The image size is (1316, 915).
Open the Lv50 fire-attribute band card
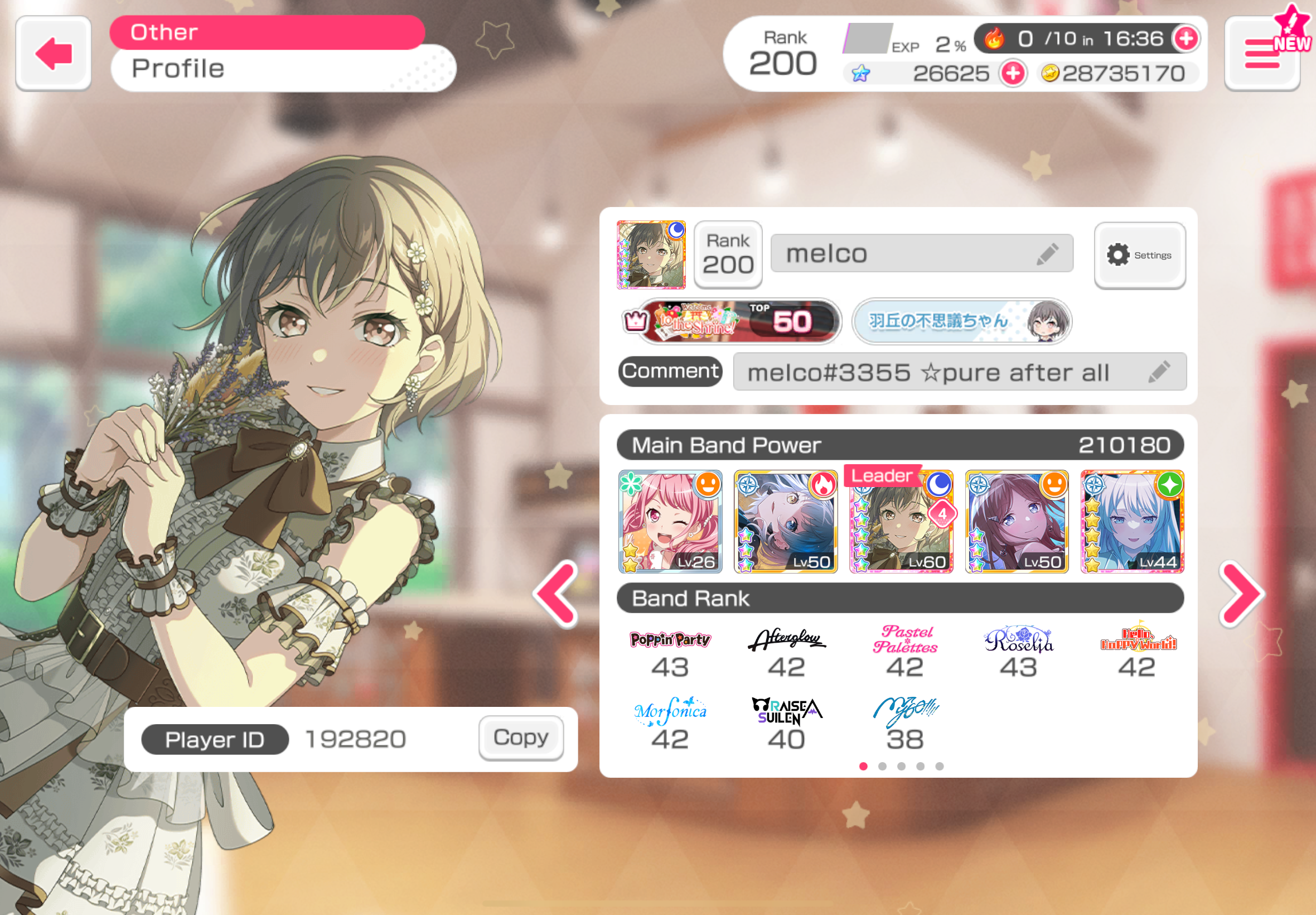click(x=786, y=522)
